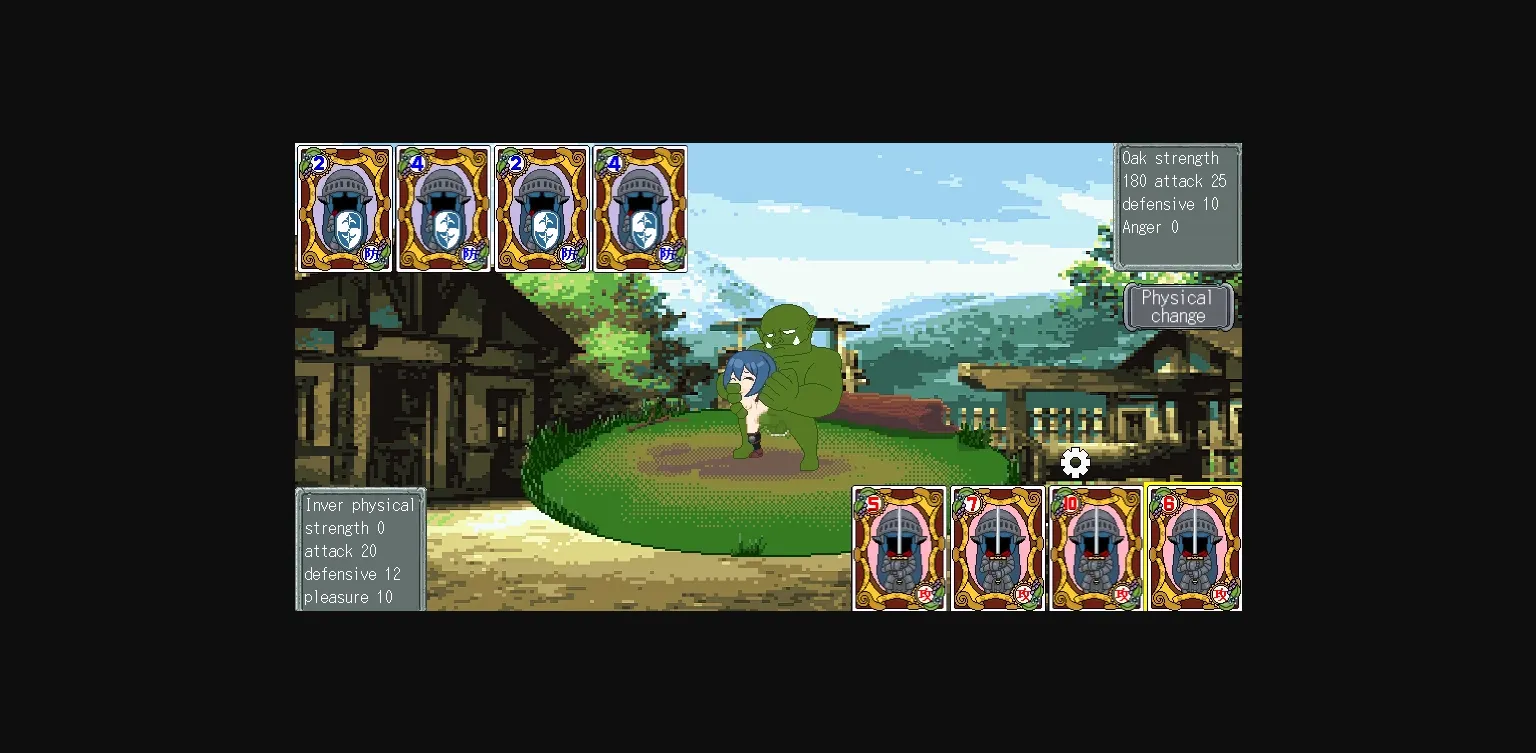1536x753 pixels.
Task: Click the blue number 4 card cost circle
Action: coord(417,163)
